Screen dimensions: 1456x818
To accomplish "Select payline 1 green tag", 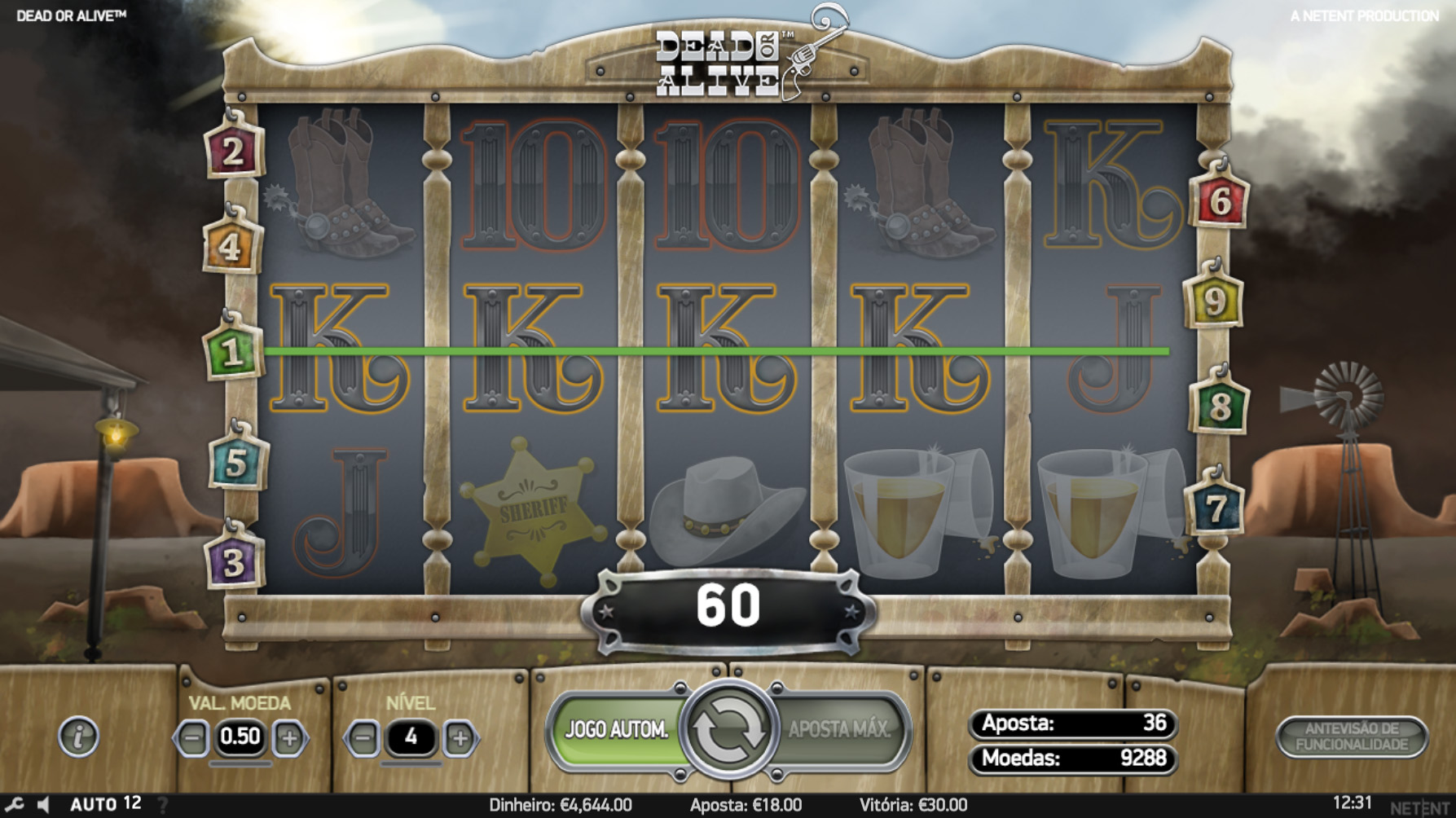I will [233, 352].
